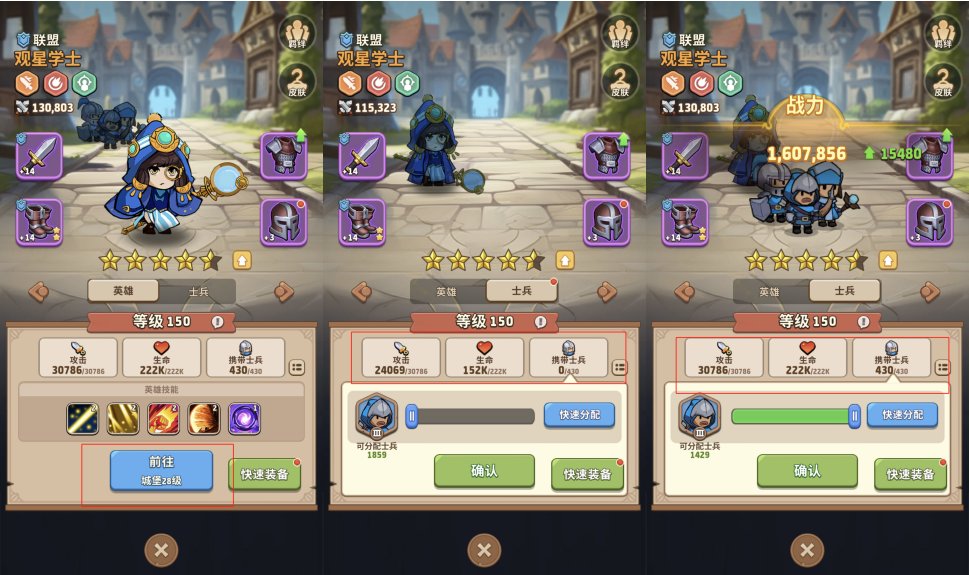Choose the orange planet hero skill
The height and width of the screenshot is (575, 969).
tap(203, 418)
